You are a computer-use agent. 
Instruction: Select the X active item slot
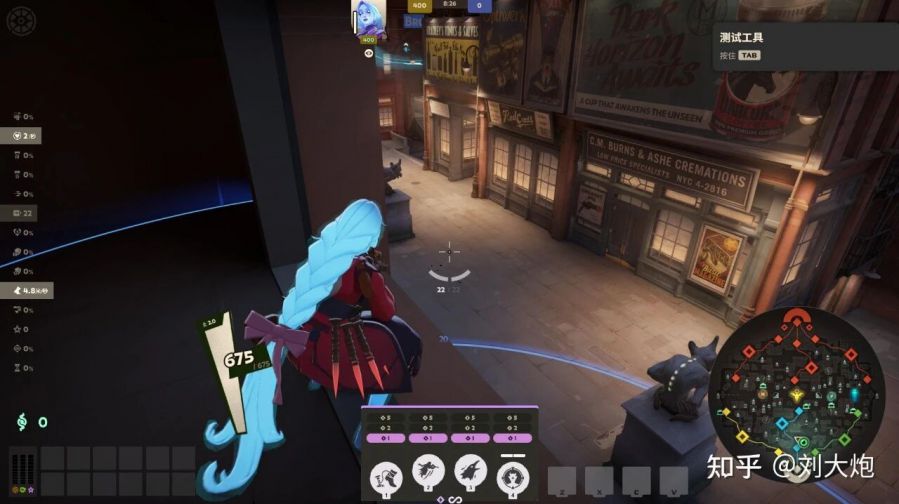click(x=599, y=480)
